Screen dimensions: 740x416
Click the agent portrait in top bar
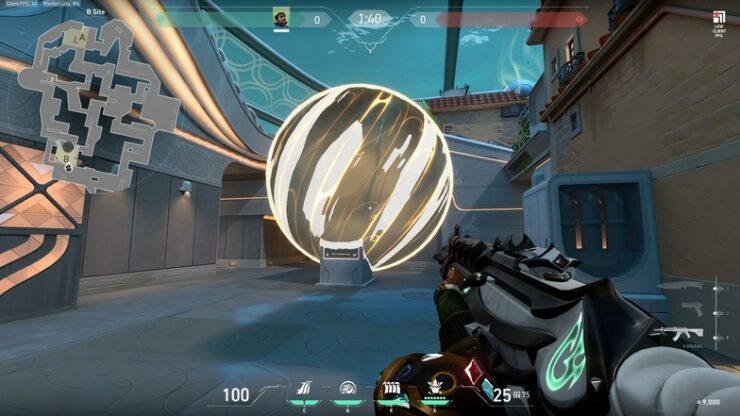[x=281, y=18]
